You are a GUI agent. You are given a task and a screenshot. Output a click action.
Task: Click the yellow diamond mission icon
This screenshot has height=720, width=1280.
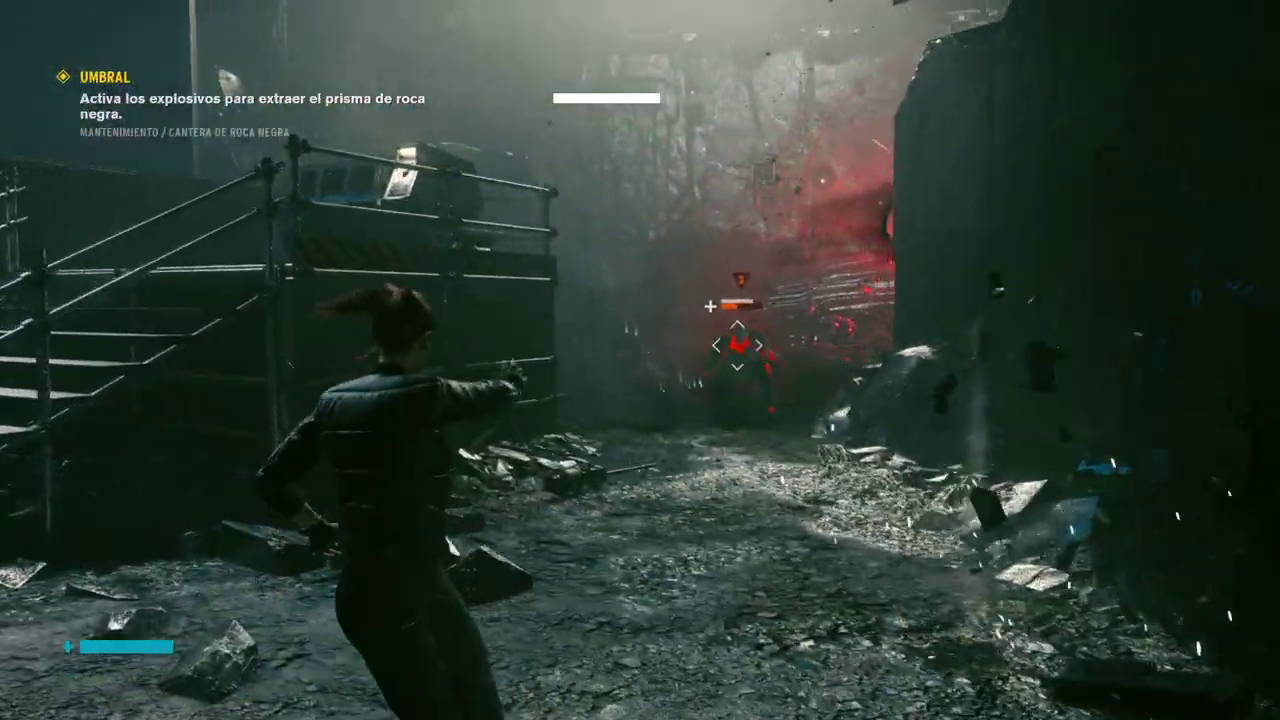[x=63, y=76]
